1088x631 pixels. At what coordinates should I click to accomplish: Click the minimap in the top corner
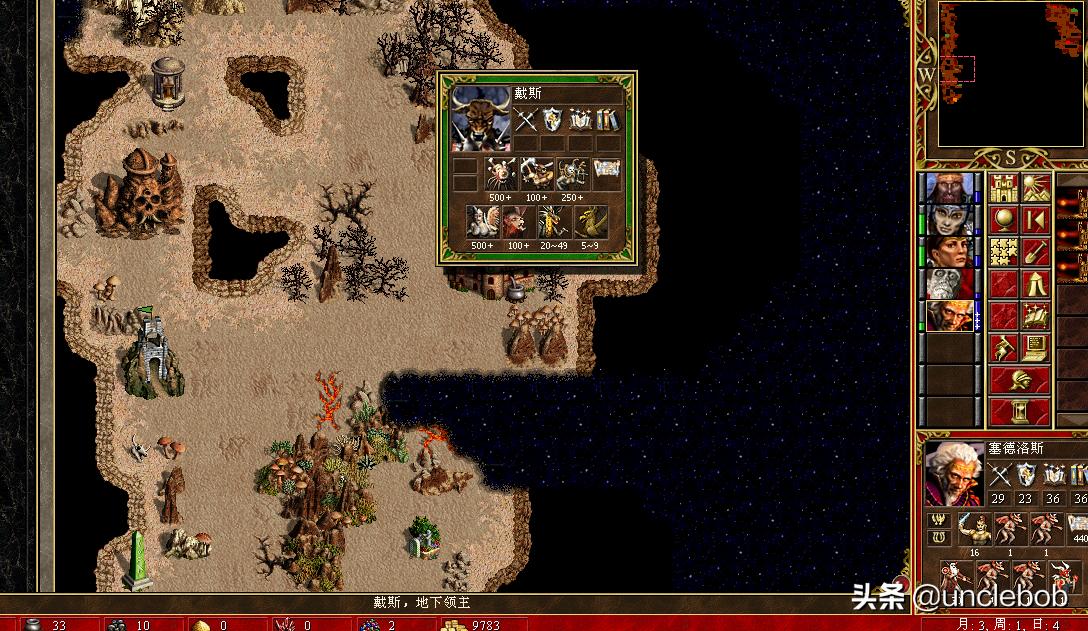tap(1010, 75)
